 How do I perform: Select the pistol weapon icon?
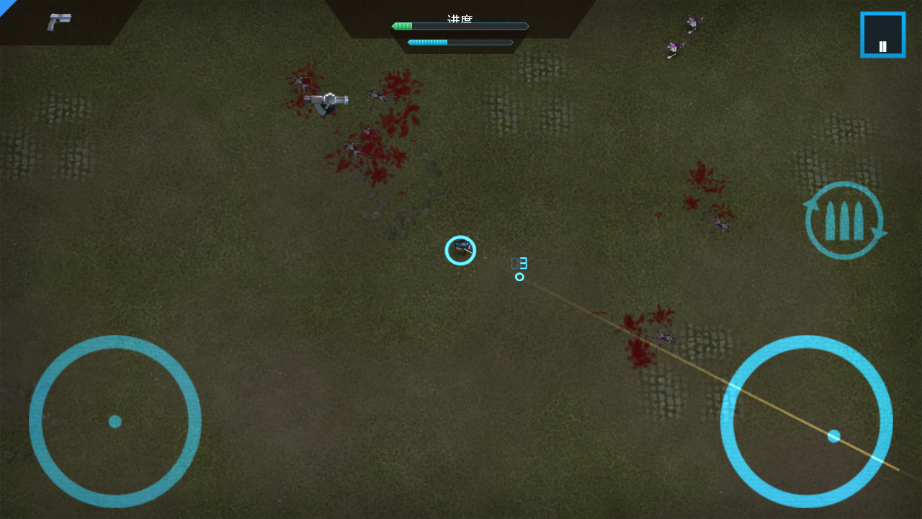[x=59, y=22]
